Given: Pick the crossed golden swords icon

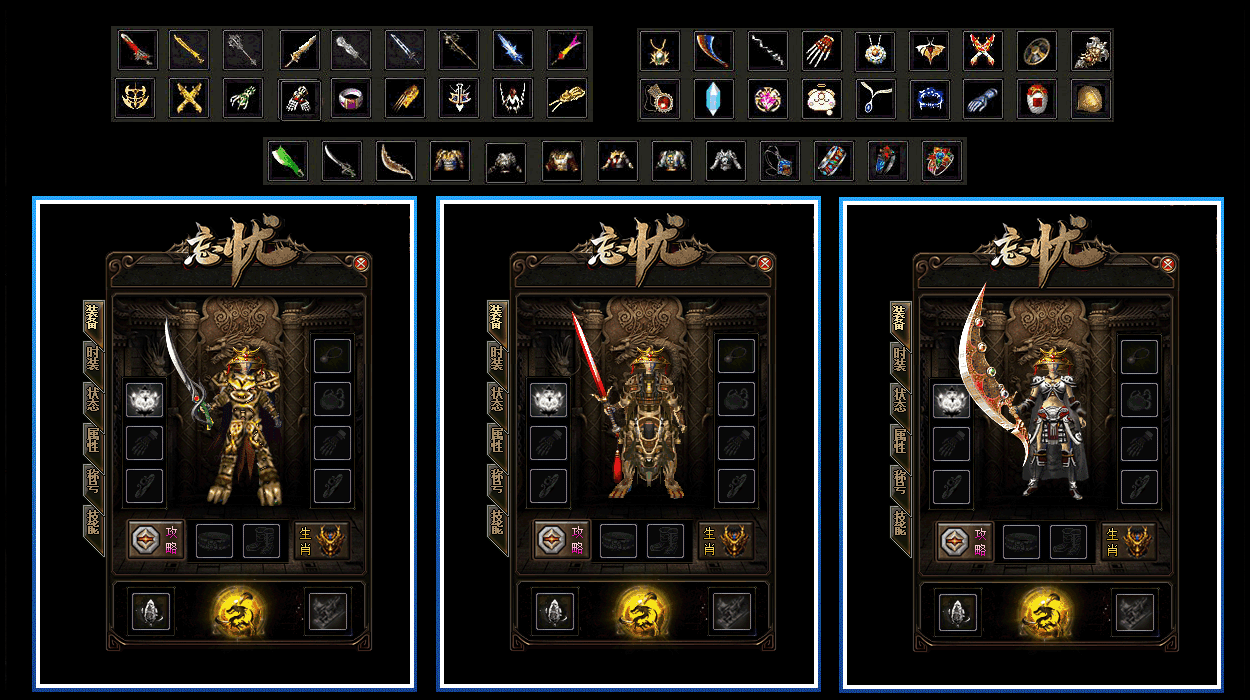Looking at the screenshot, I should tap(189, 98).
